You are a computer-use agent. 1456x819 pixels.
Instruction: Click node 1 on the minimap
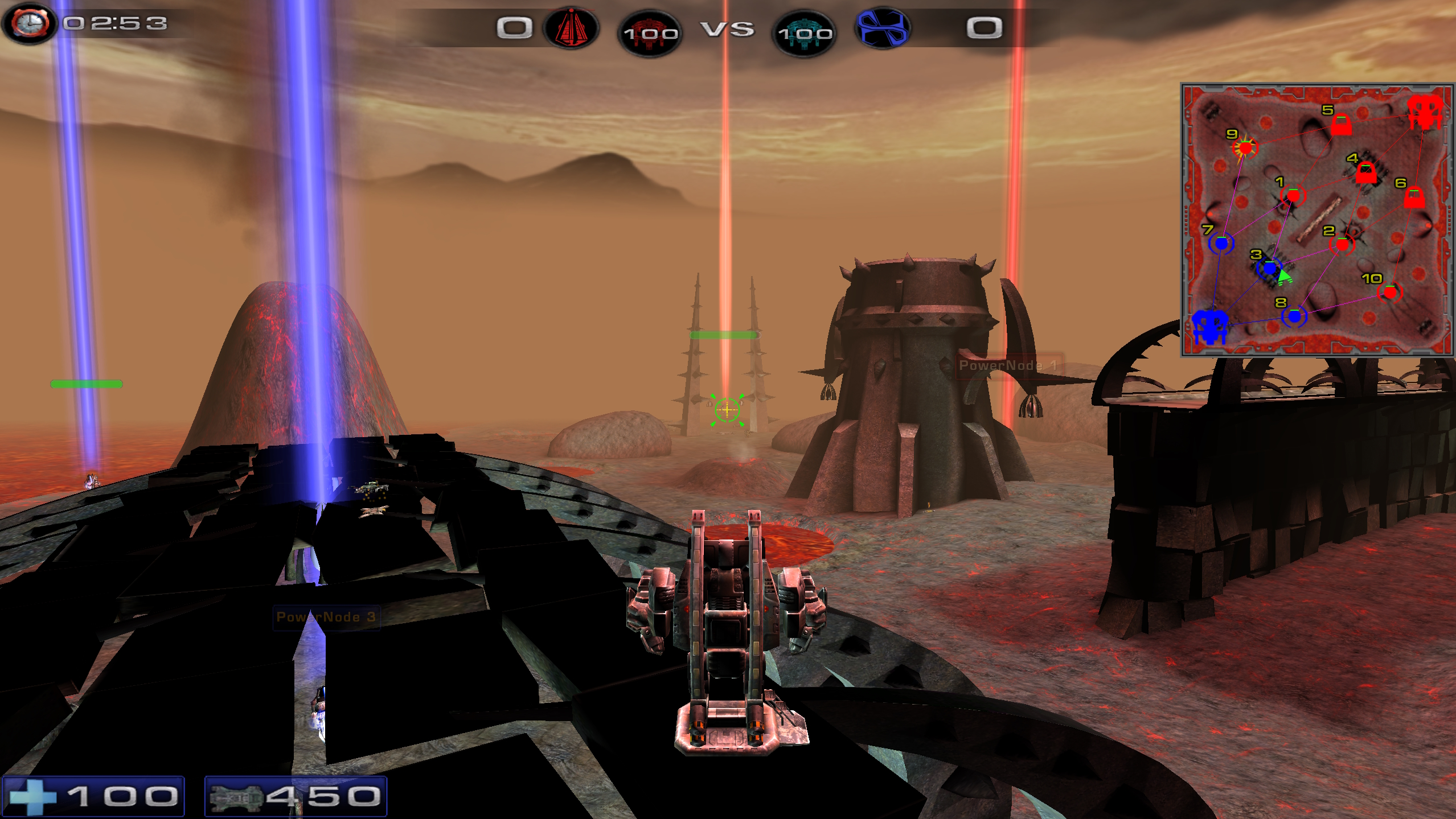(1293, 196)
